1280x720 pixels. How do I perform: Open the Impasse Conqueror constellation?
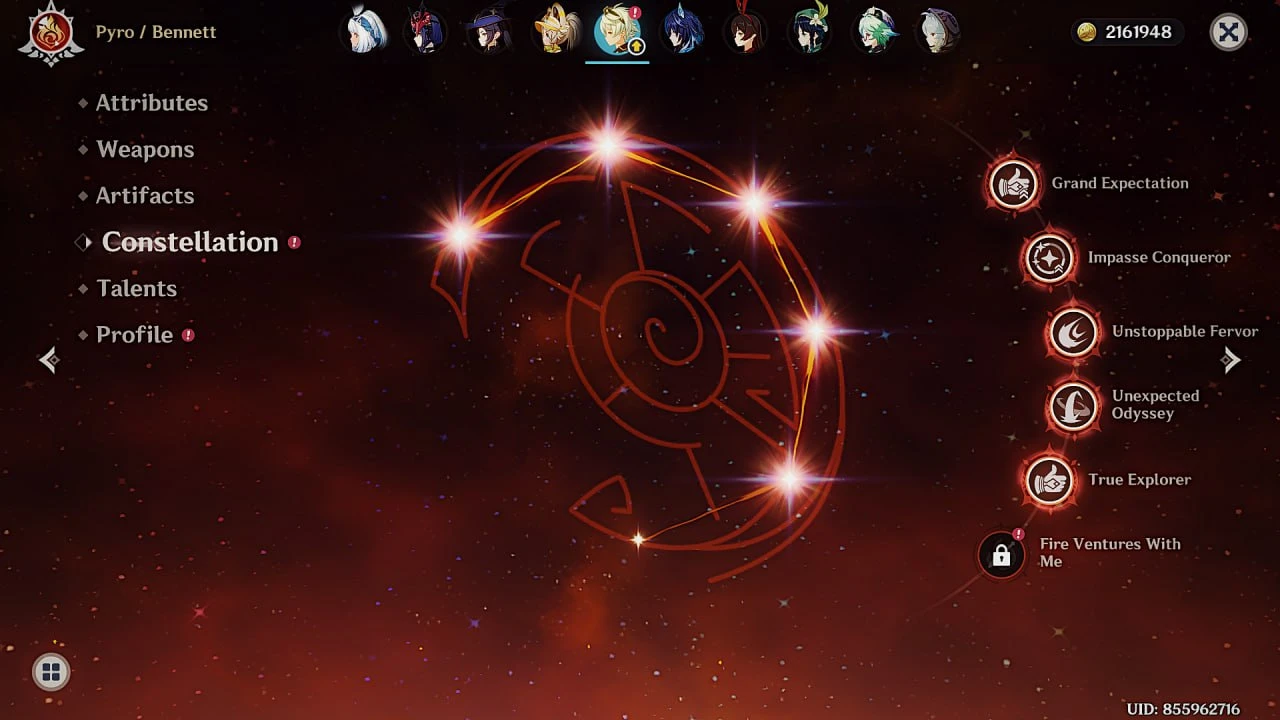1050,258
